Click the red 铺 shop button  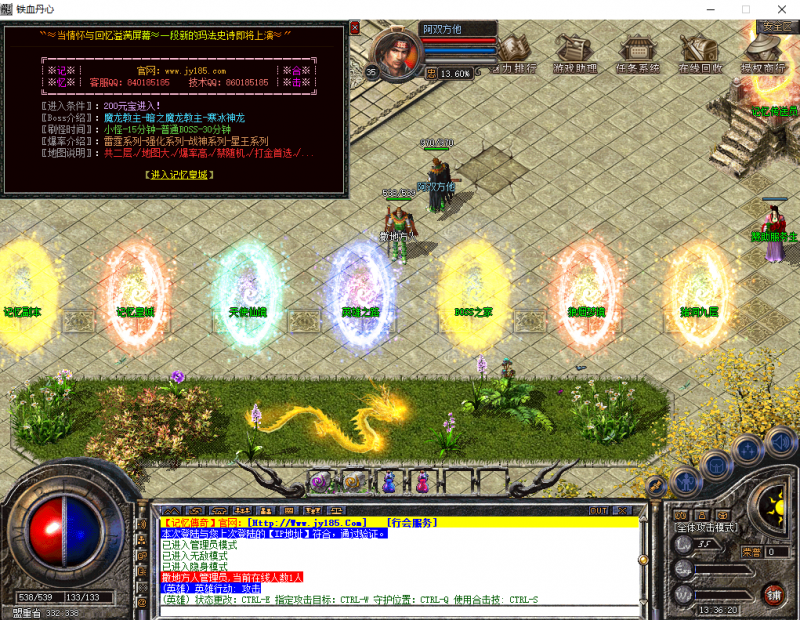click(x=774, y=596)
